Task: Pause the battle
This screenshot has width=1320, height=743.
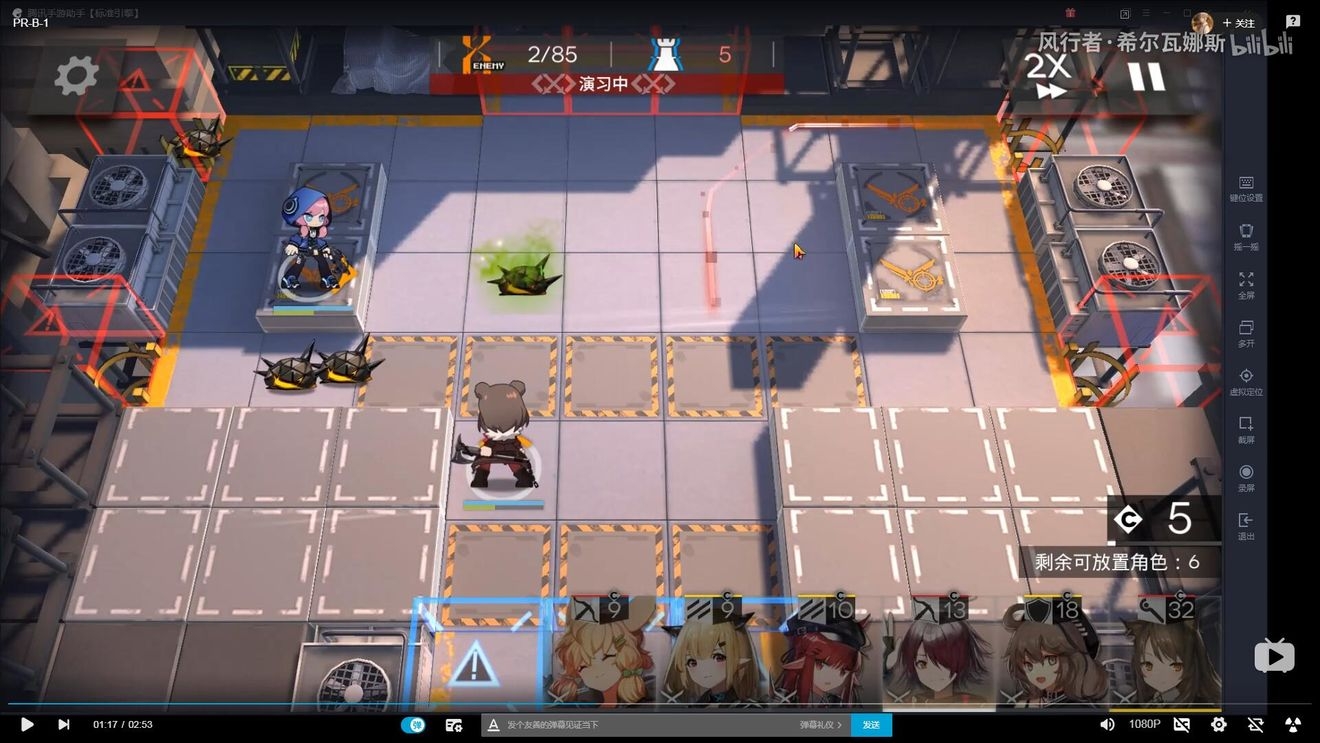Action: tap(1146, 76)
